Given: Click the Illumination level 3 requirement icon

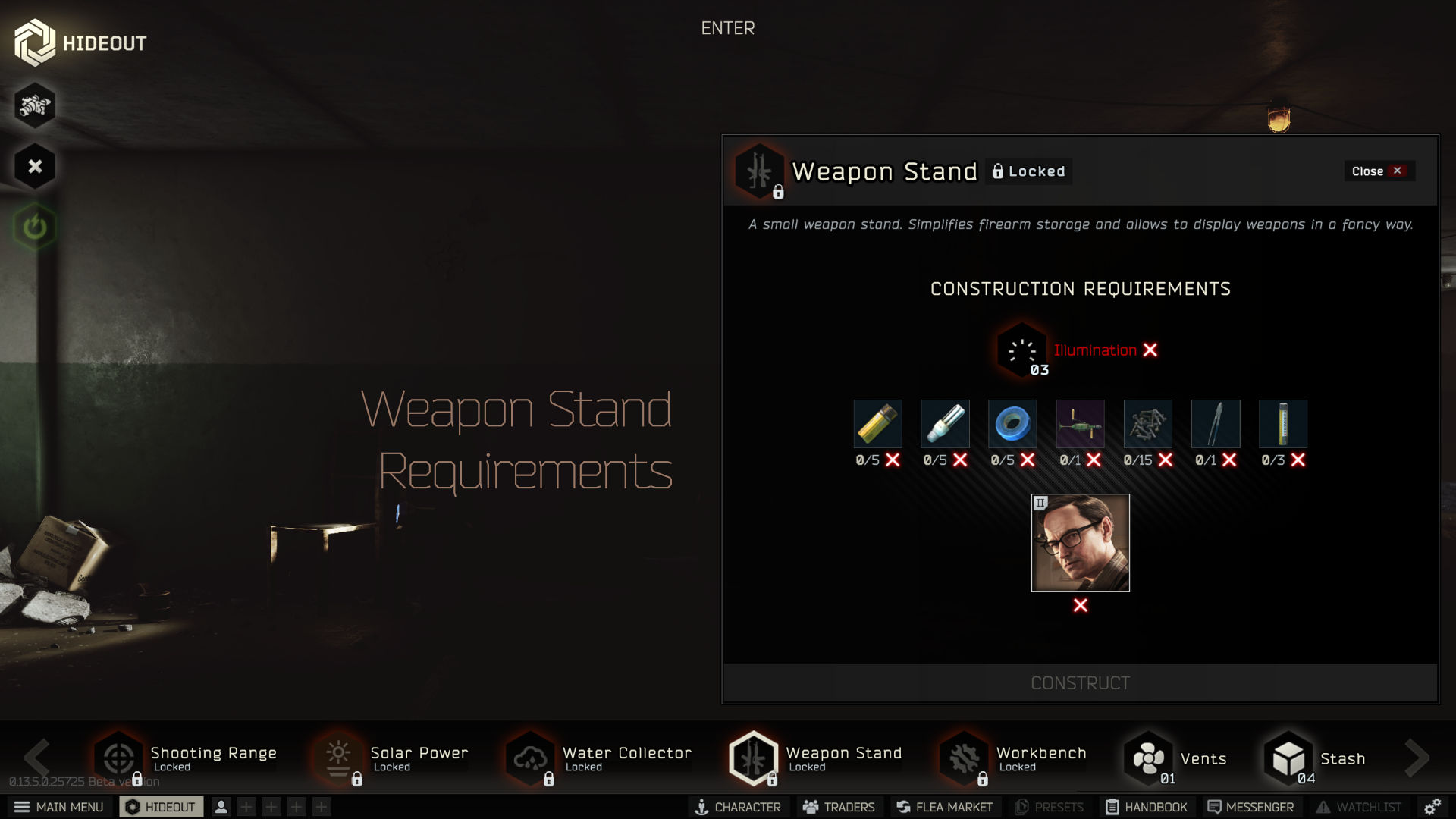Looking at the screenshot, I should coord(1021,351).
